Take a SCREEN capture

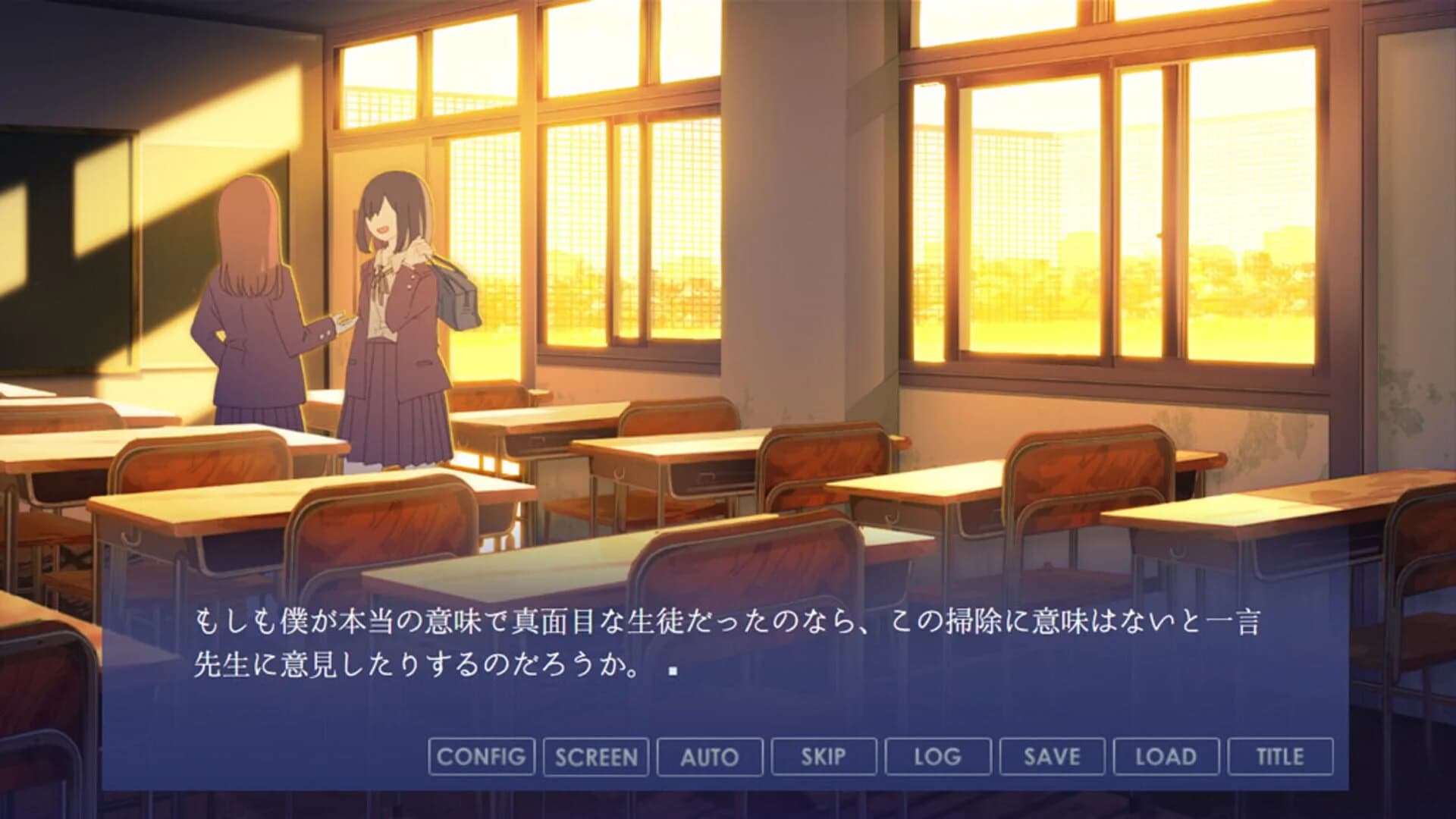click(x=596, y=756)
